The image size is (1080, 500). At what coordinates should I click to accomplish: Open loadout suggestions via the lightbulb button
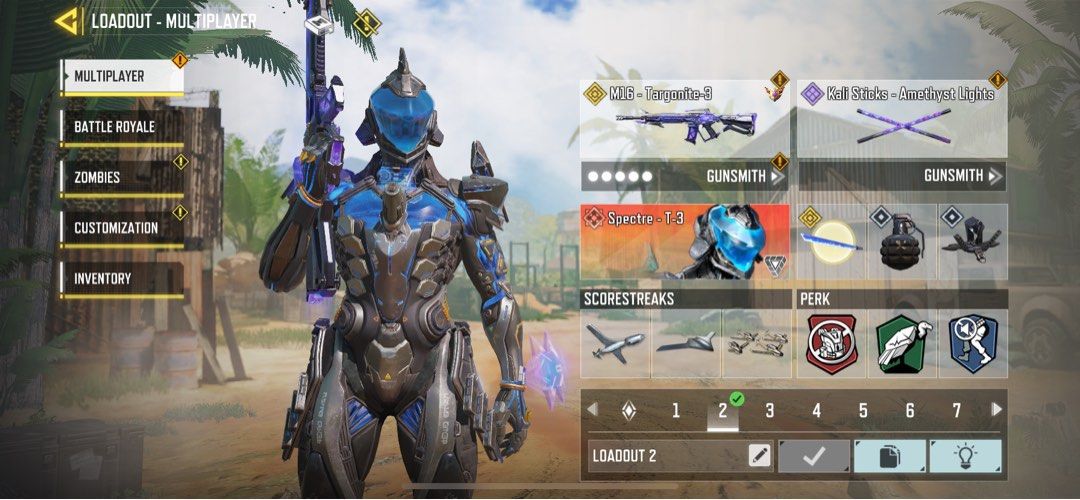pyautogui.click(x=965, y=456)
